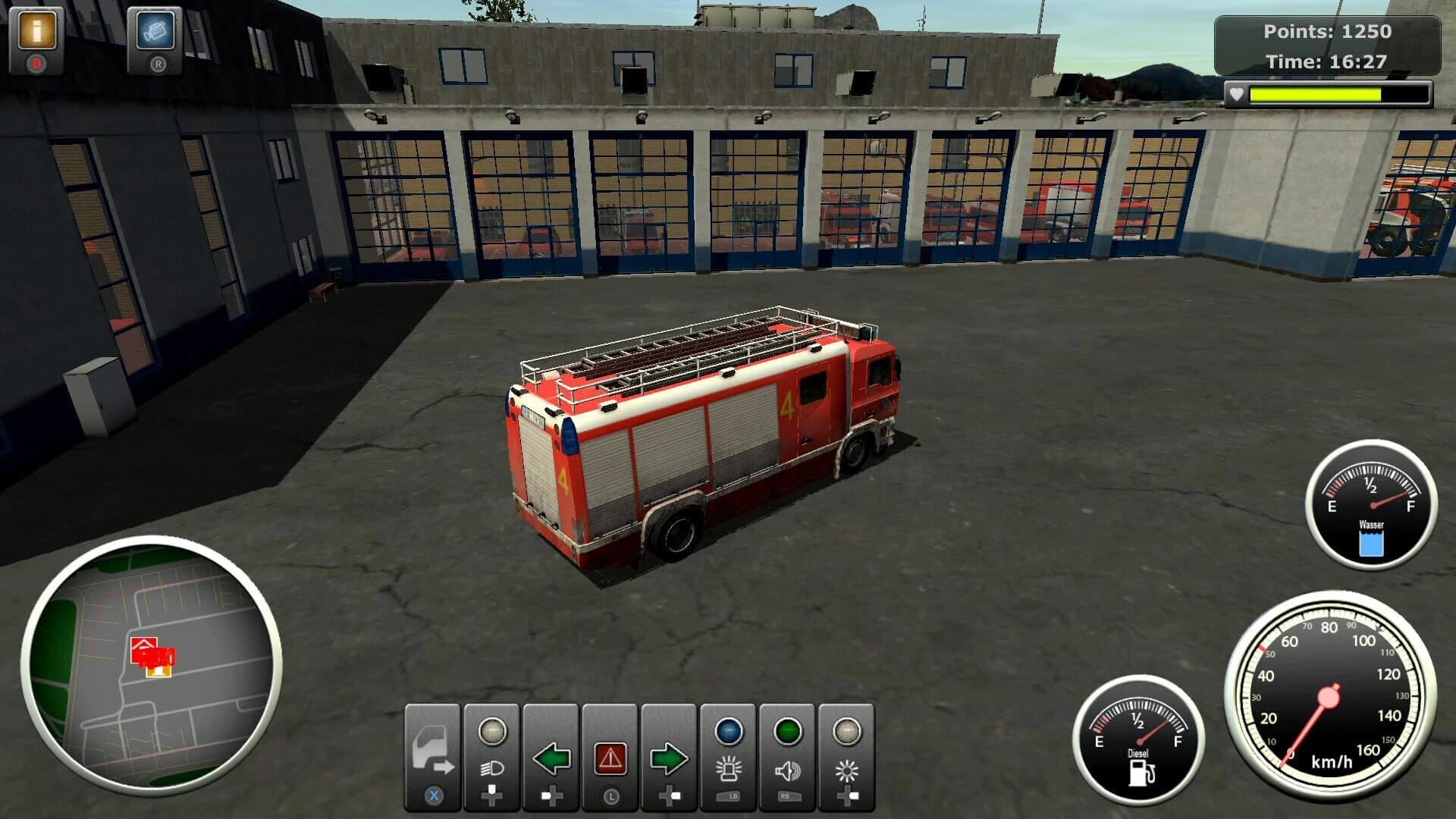Toggle the left turn indicator
The width and height of the screenshot is (1456, 819).
point(550,751)
